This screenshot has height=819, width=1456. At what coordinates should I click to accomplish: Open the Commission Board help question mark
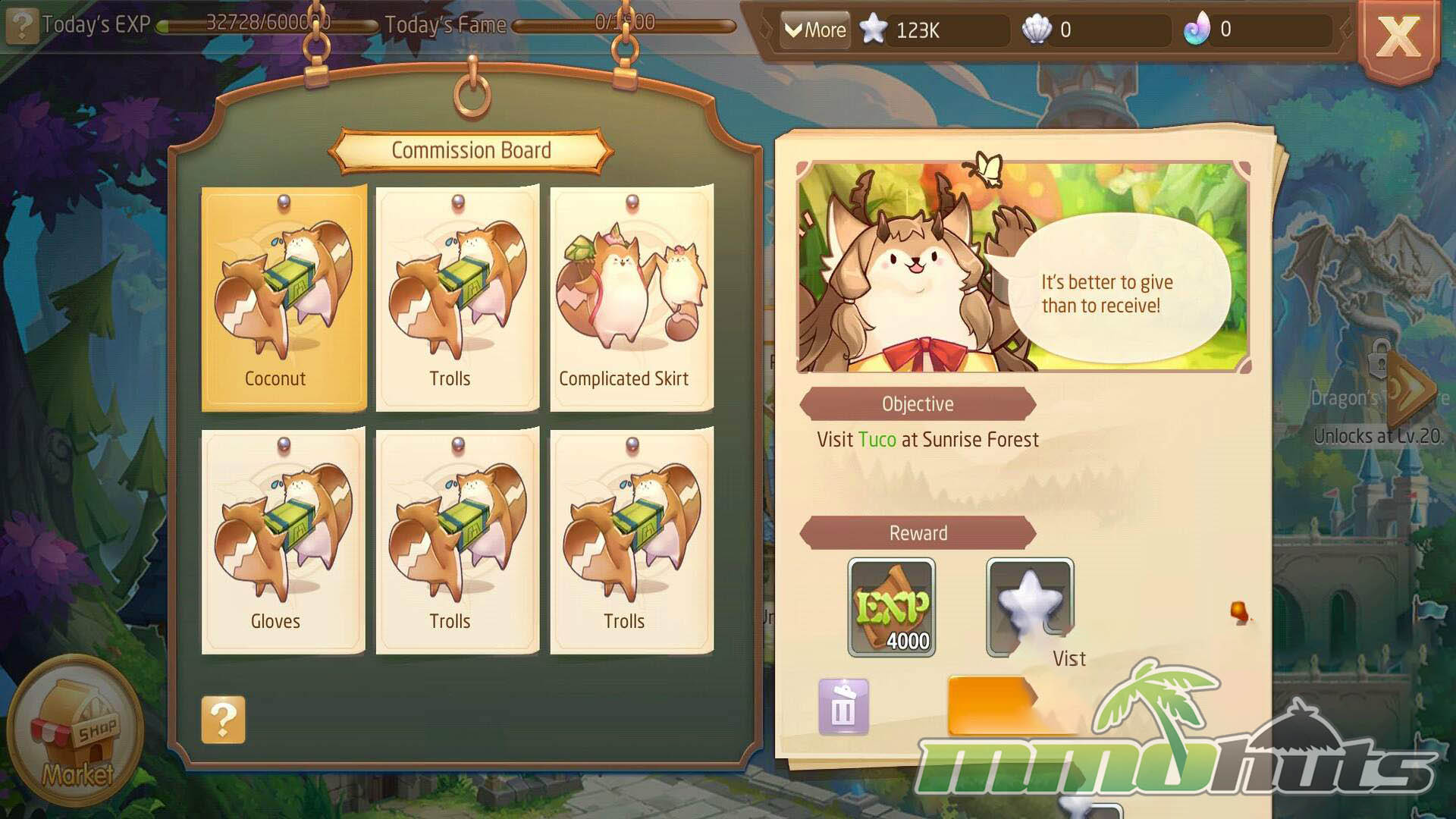point(223,719)
